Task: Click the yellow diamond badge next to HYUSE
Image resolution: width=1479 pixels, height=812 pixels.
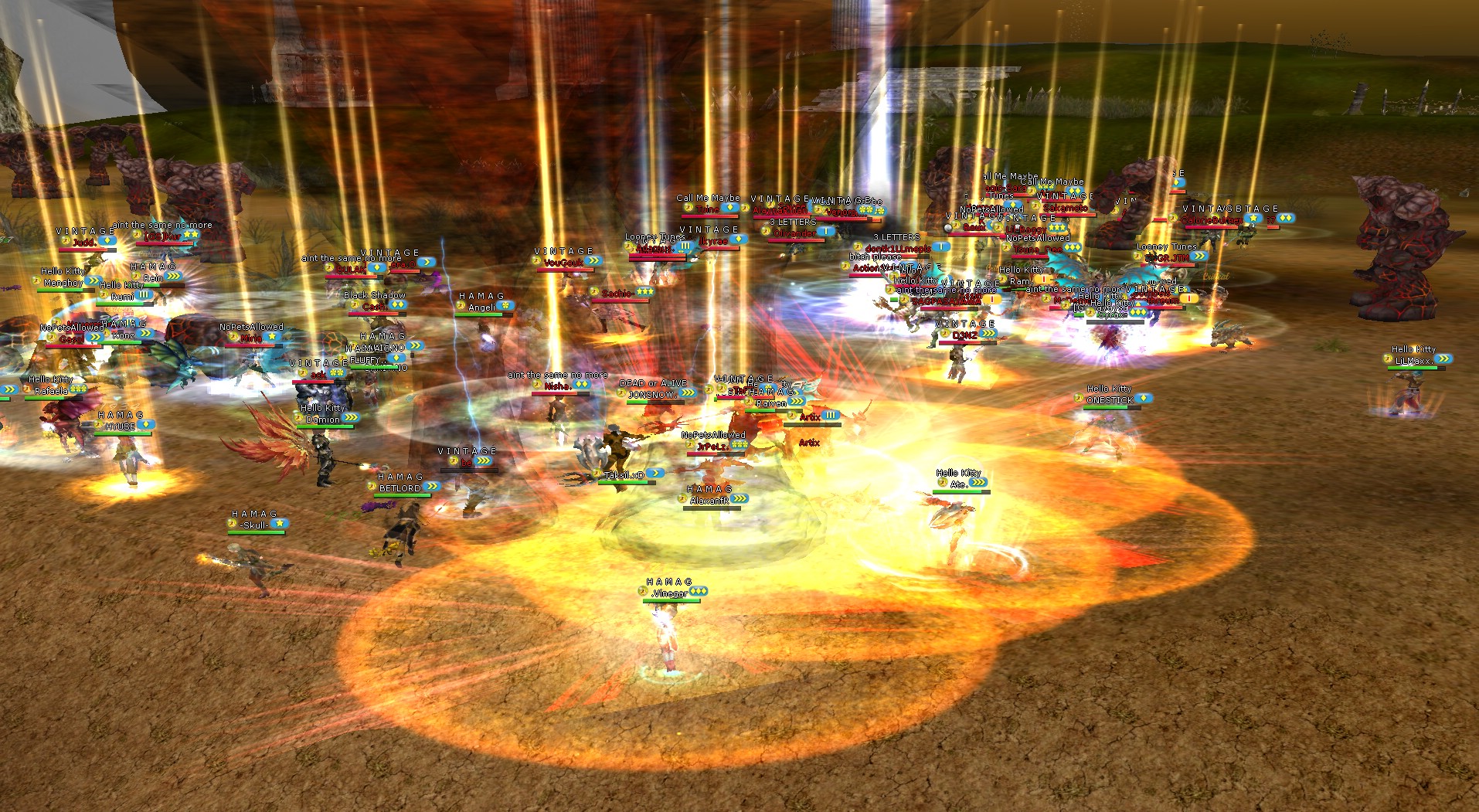Action: coord(145,426)
